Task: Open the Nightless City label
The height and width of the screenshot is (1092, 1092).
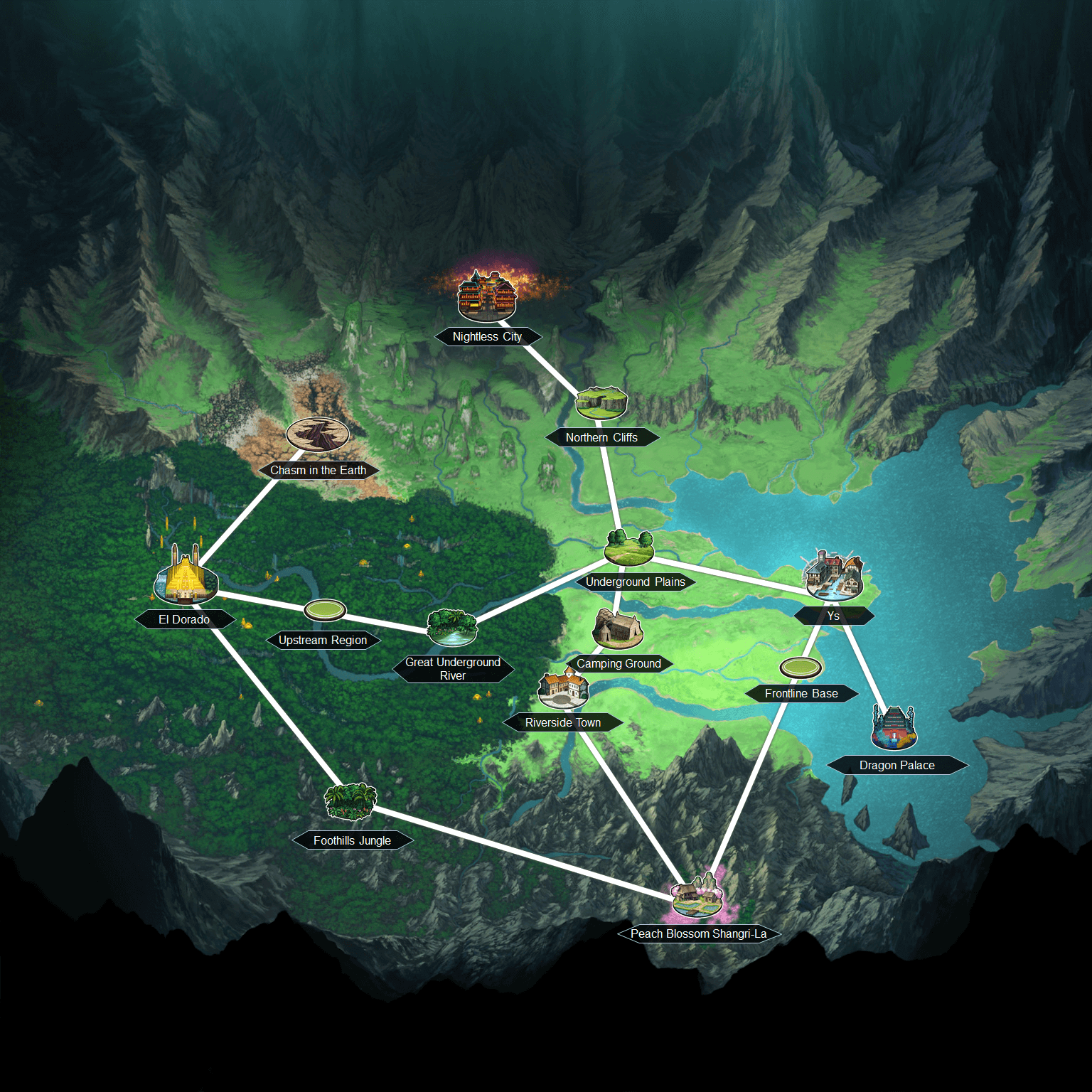Action: tap(488, 336)
